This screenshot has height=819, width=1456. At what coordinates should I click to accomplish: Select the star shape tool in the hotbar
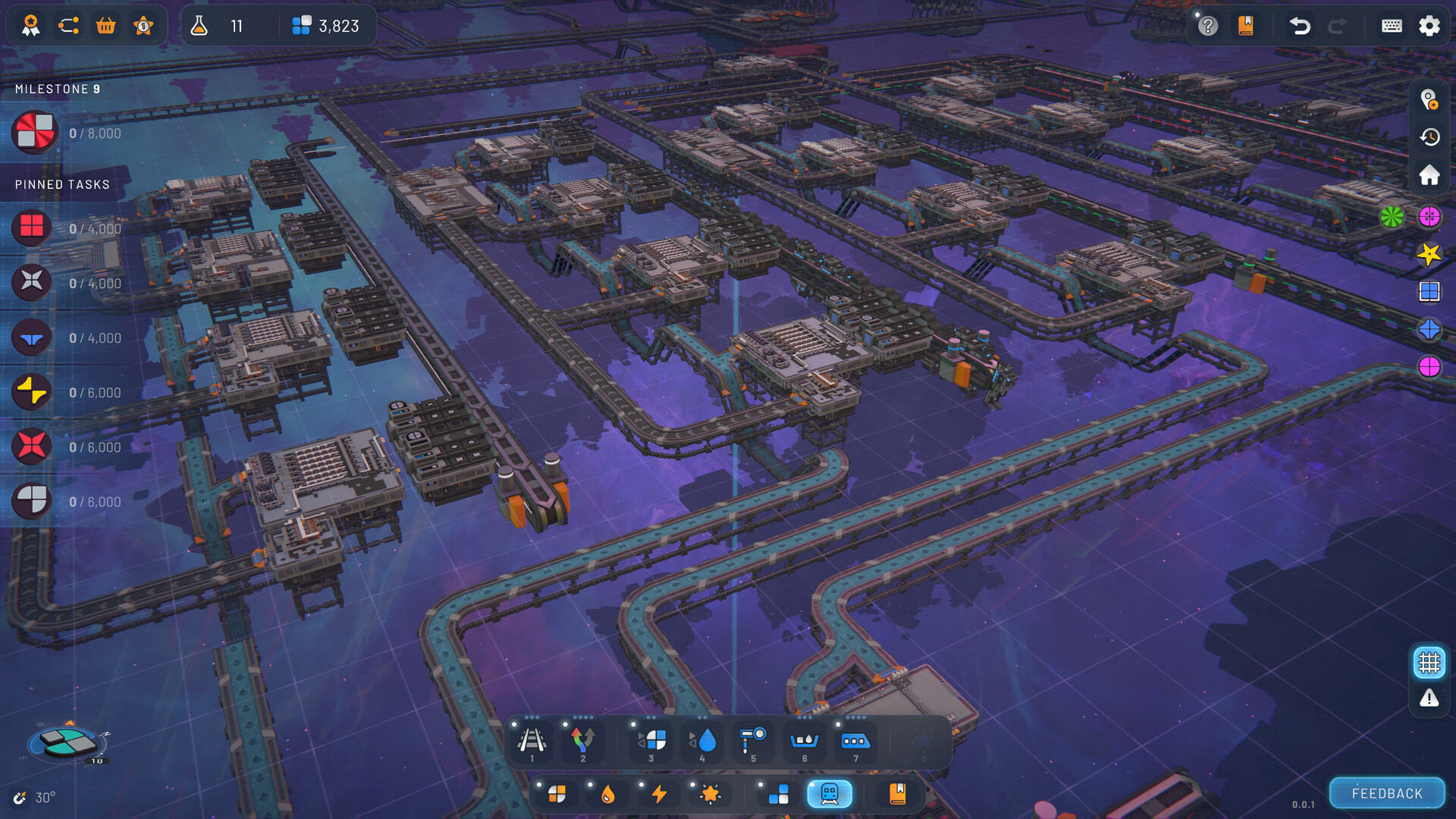pos(708,794)
